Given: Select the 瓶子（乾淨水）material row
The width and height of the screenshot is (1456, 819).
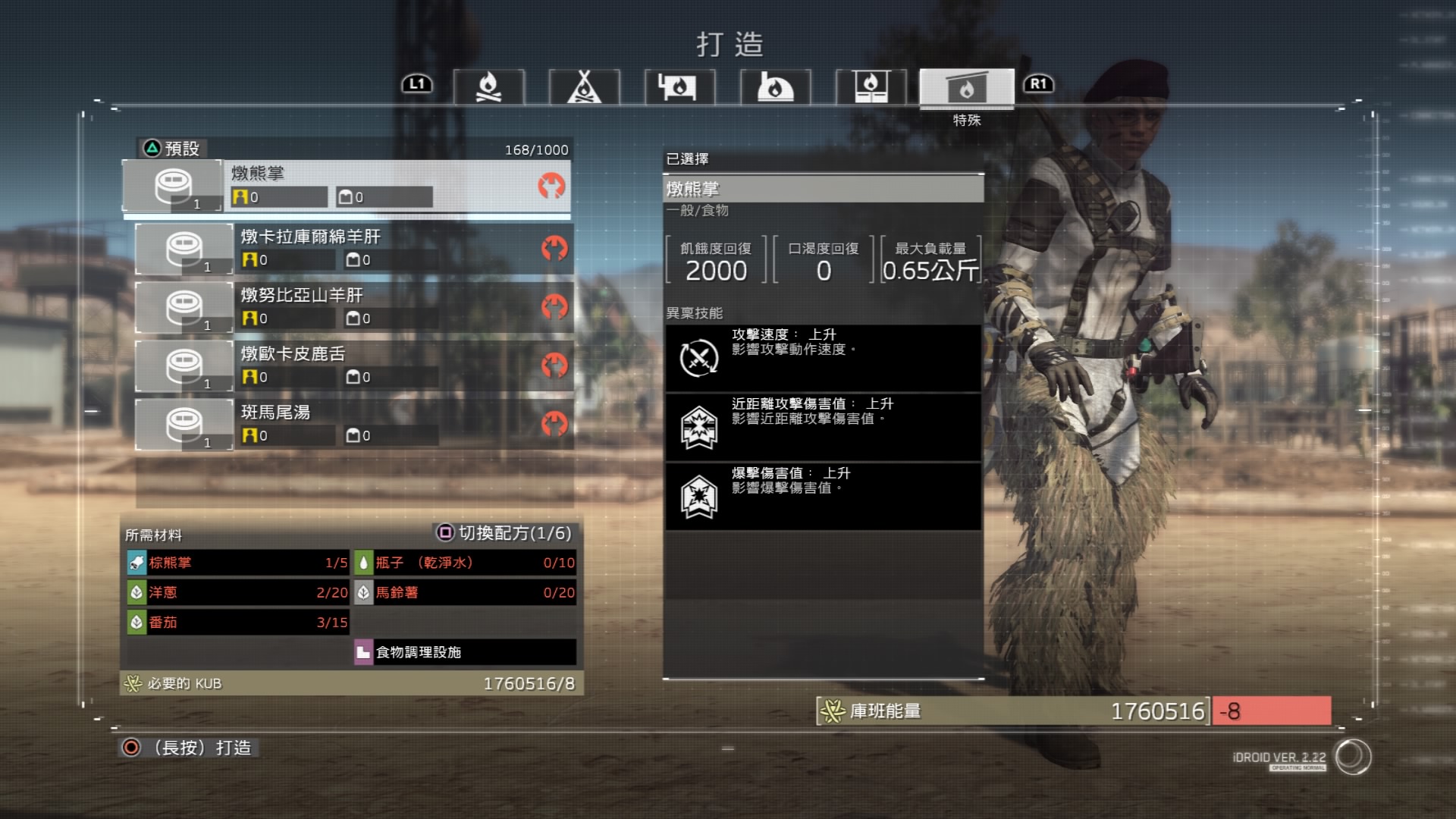Looking at the screenshot, I should (x=465, y=563).
